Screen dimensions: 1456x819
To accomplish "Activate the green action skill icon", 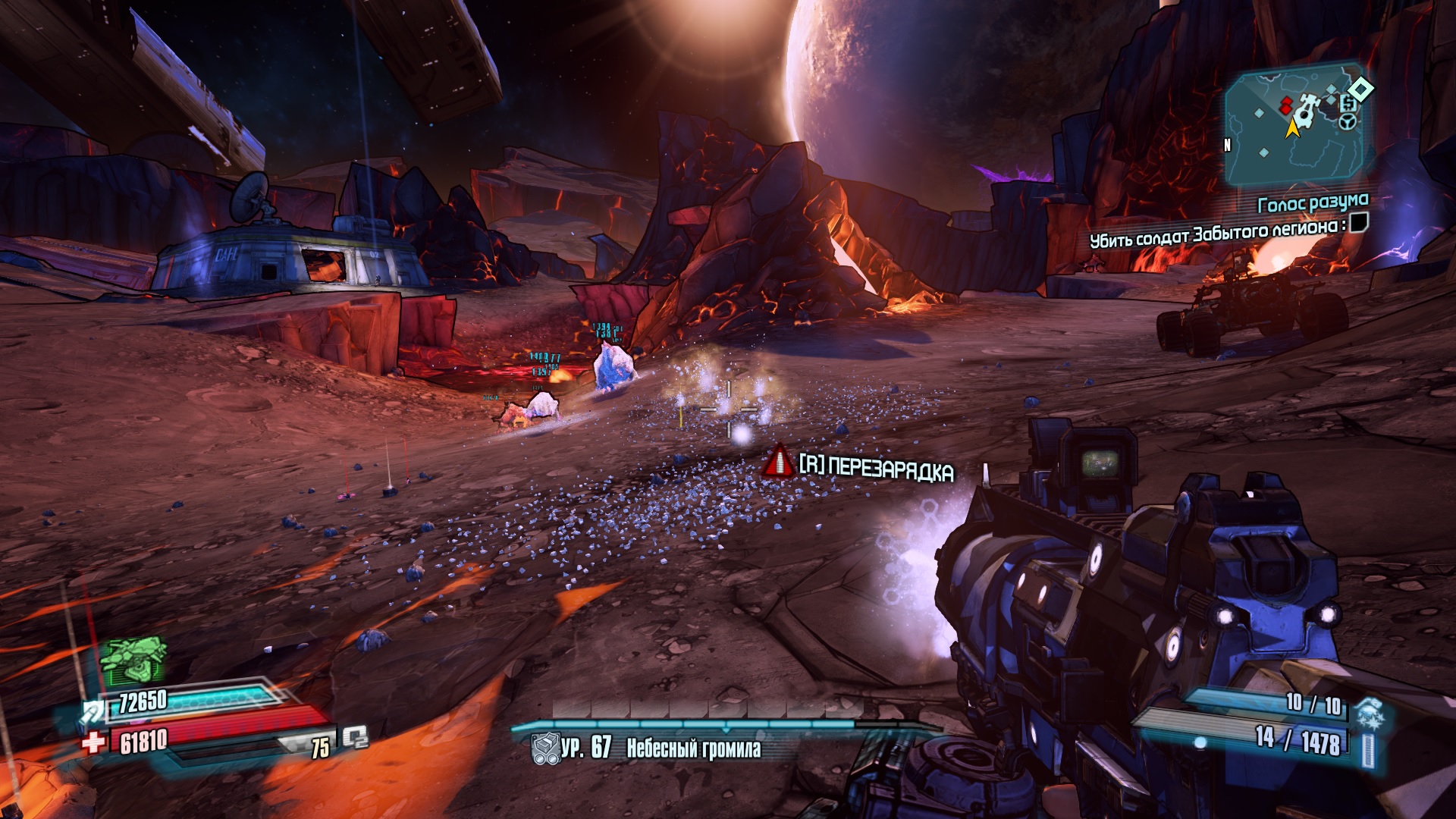I will pyautogui.click(x=133, y=659).
